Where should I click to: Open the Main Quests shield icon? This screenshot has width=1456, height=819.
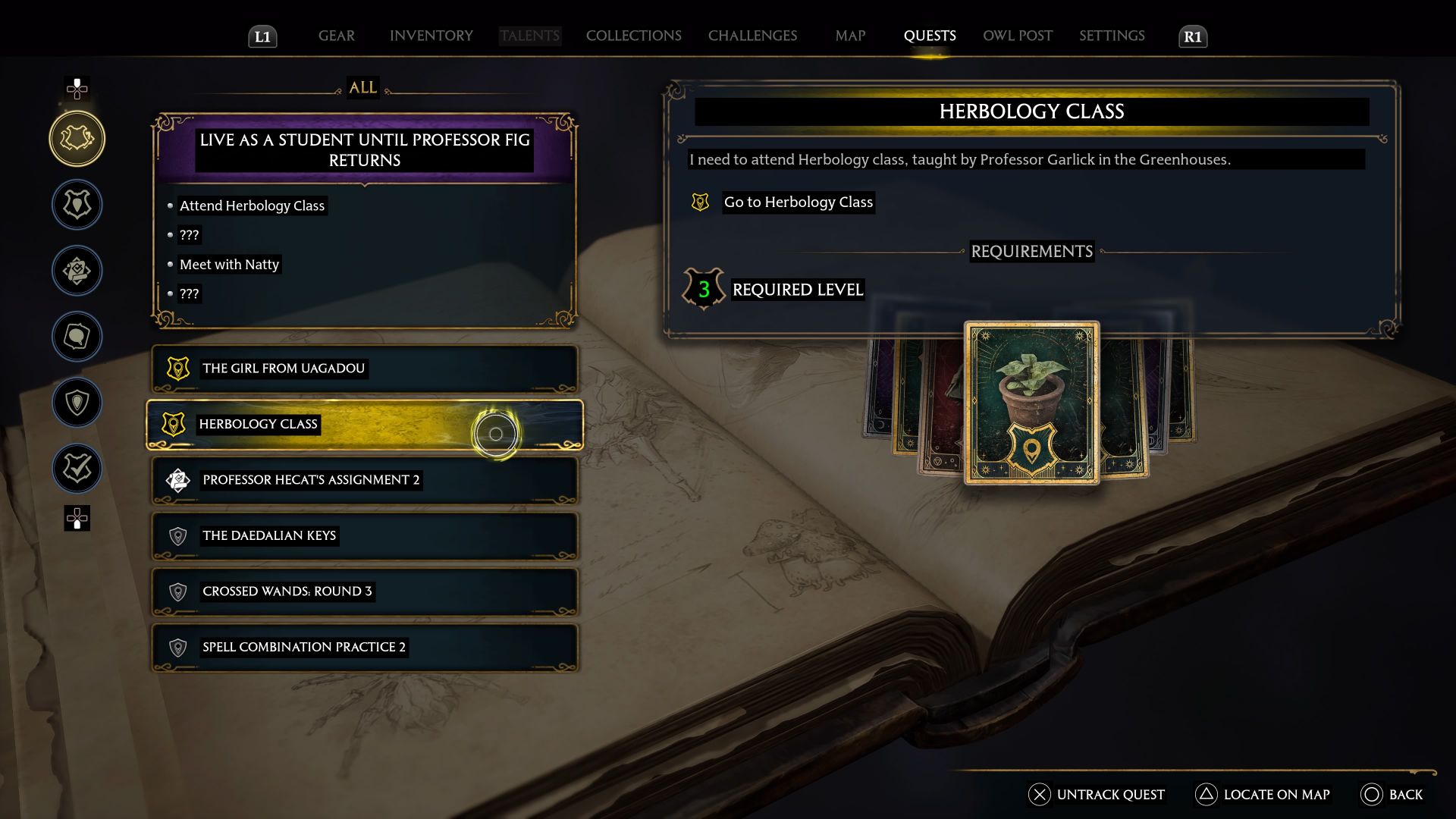[77, 205]
